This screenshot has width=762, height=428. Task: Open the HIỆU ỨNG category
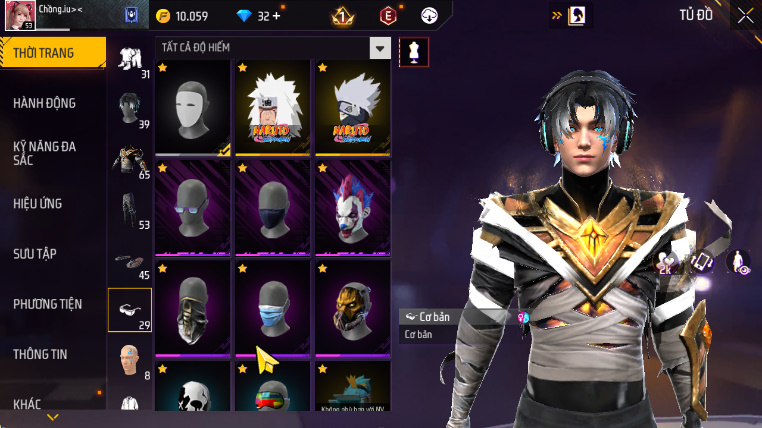pyautogui.click(x=38, y=203)
